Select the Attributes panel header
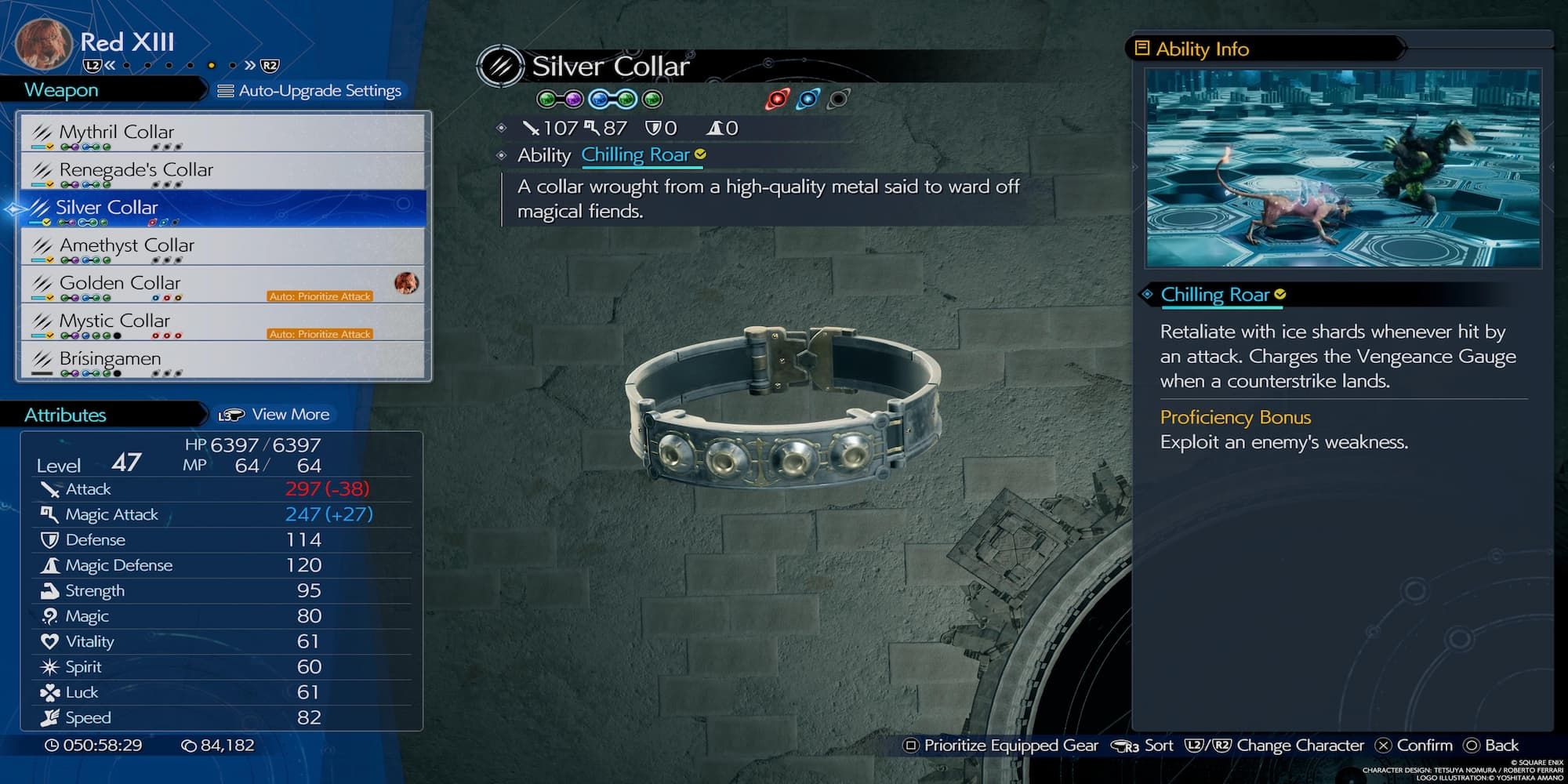The image size is (1568, 784). [65, 415]
